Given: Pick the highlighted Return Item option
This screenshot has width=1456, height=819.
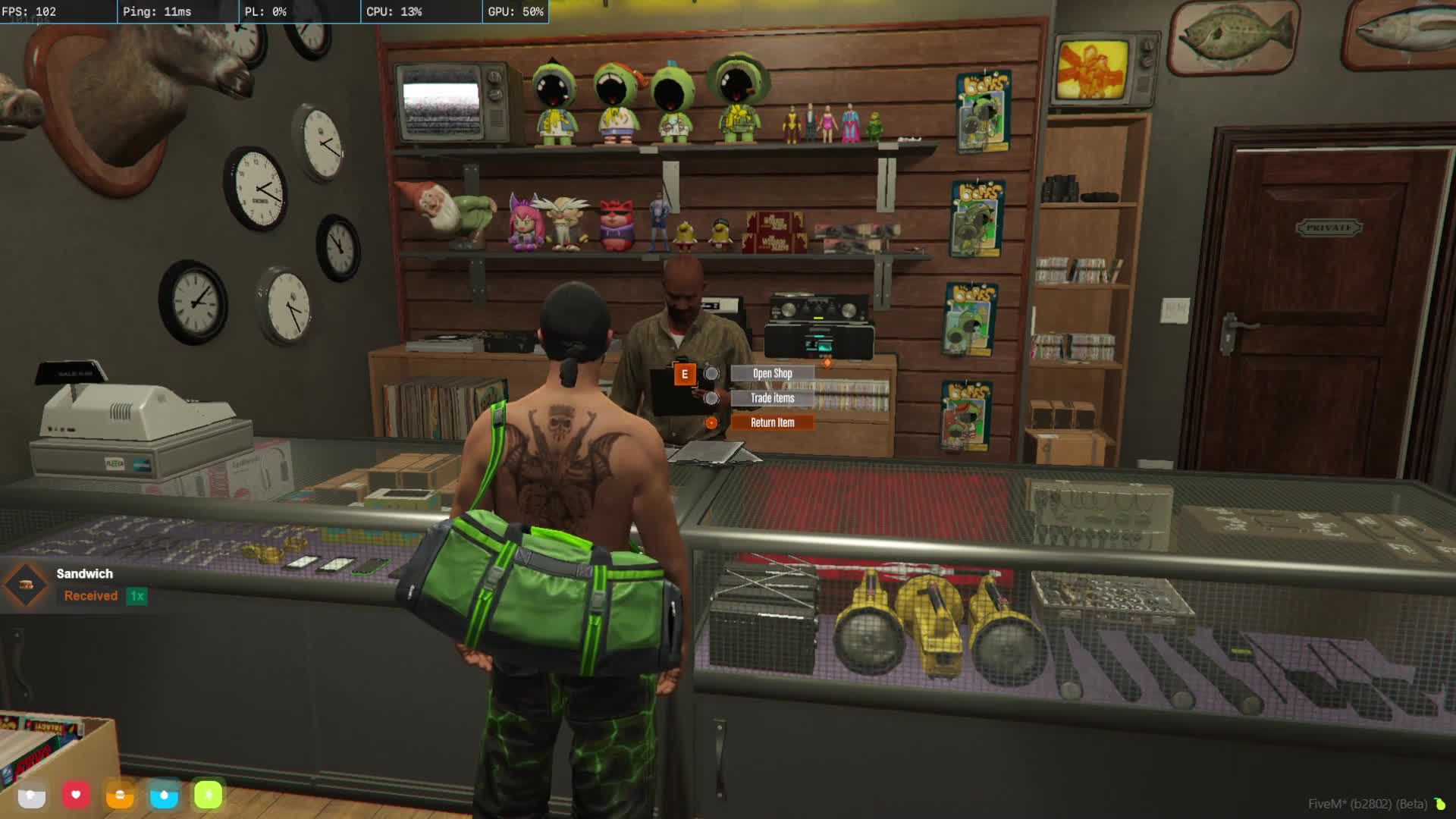Looking at the screenshot, I should (772, 422).
